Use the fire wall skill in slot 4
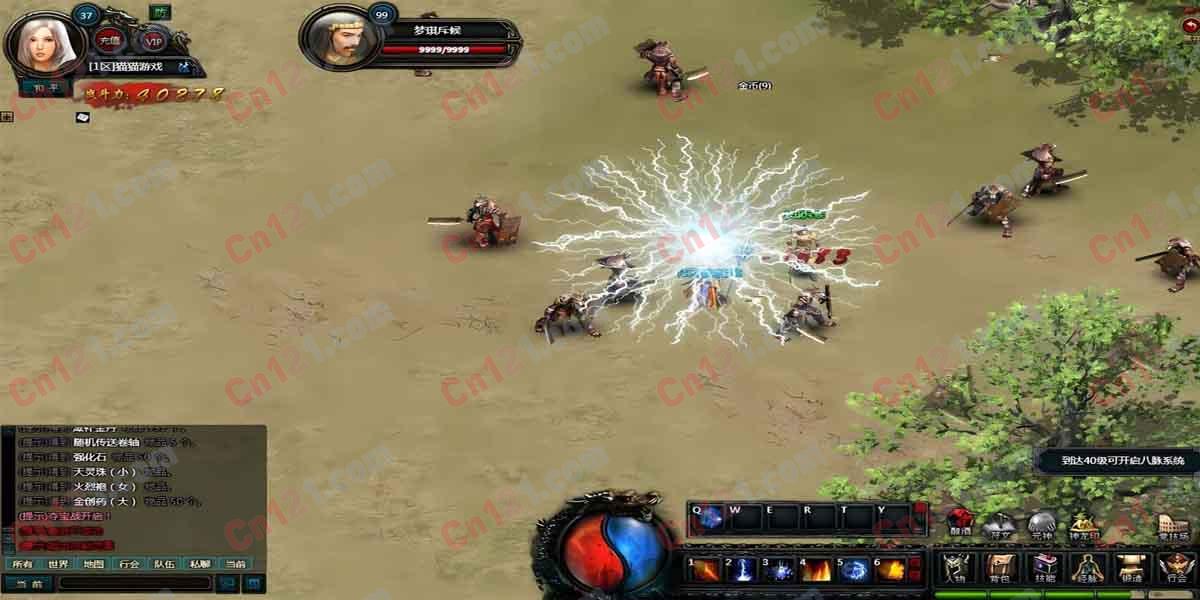This screenshot has height=600, width=1200. [x=817, y=570]
